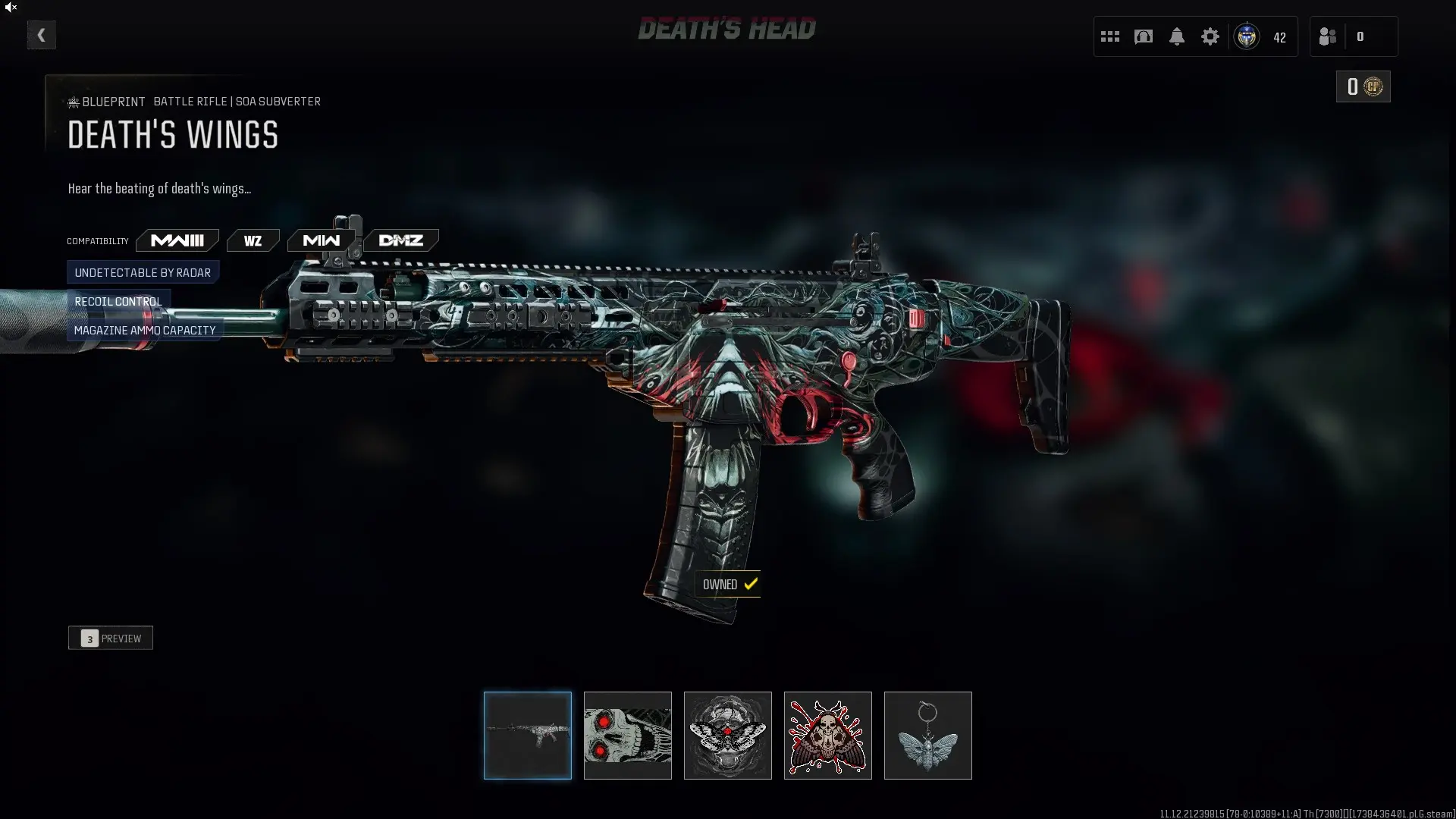This screenshot has width=1456, height=819.
Task: Open the social chat headset icon
Action: 1143,36
